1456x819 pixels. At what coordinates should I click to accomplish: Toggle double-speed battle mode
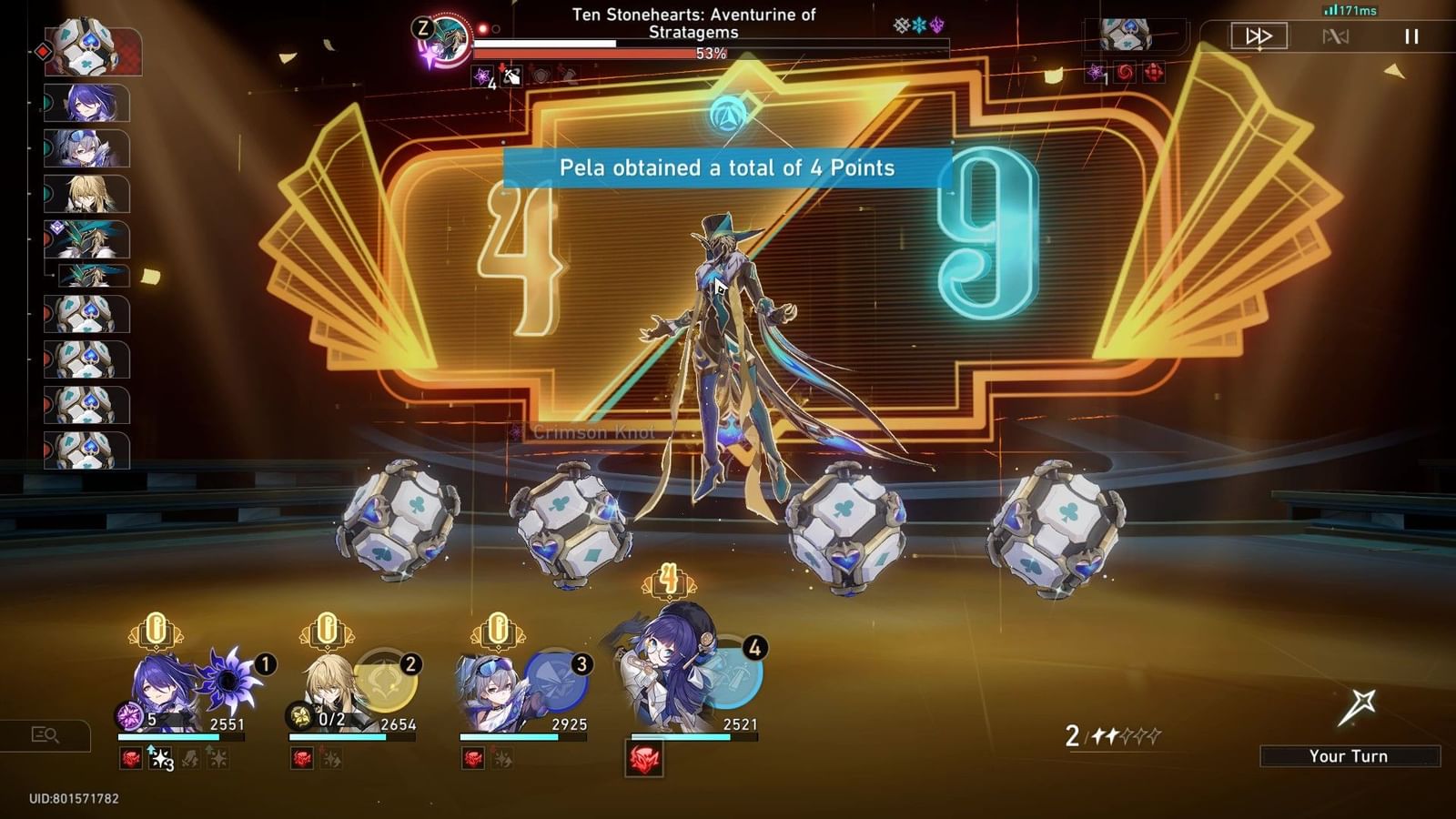[x=1260, y=36]
